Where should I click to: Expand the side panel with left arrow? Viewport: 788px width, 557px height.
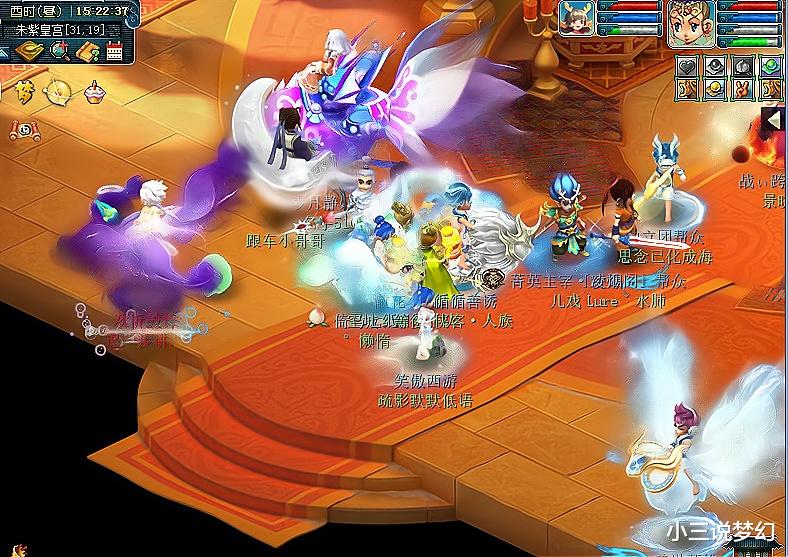[x=773, y=121]
